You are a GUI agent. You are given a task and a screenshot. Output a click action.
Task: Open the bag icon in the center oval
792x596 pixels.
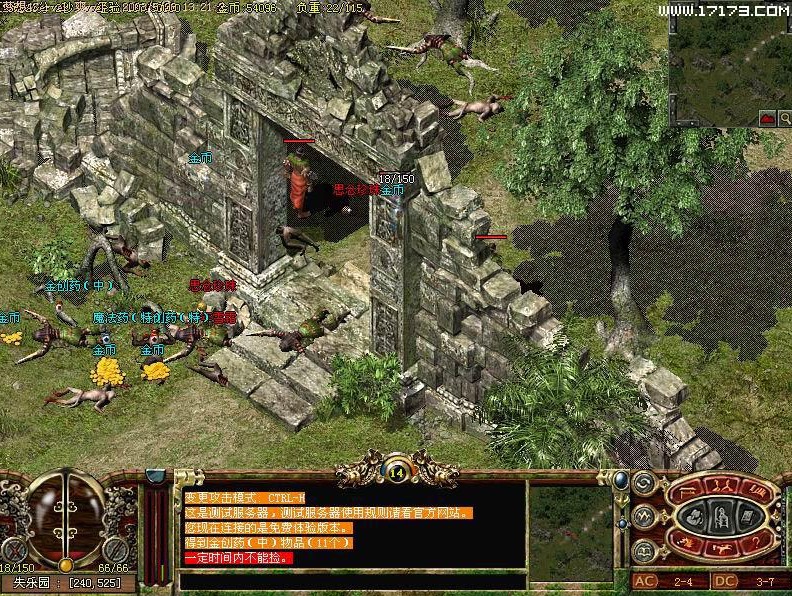pyautogui.click(x=694, y=518)
